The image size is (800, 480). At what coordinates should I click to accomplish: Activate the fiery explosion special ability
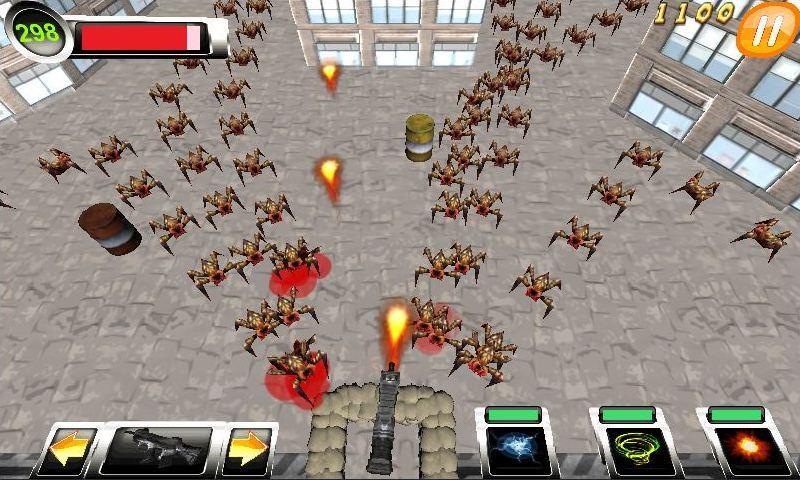tap(739, 449)
